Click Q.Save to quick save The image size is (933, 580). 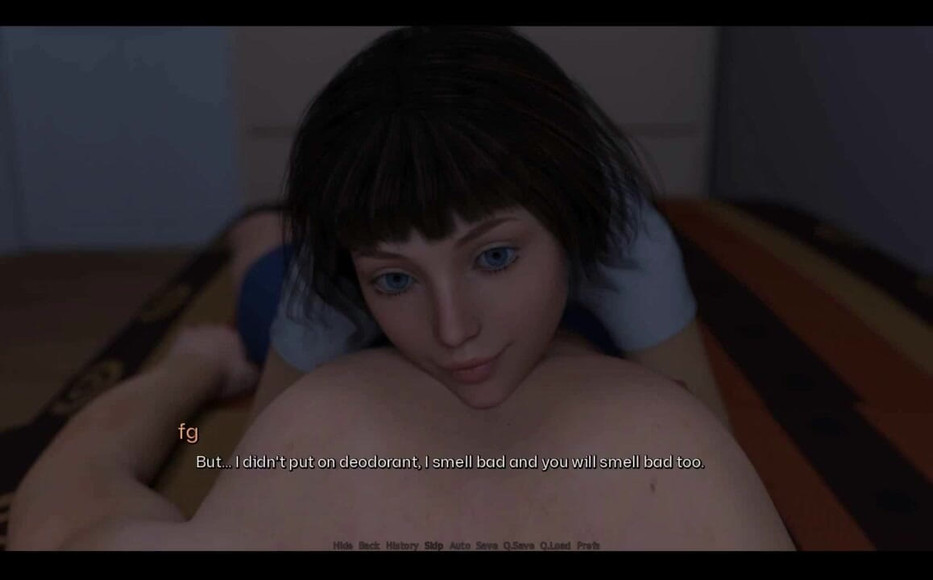tap(518, 546)
